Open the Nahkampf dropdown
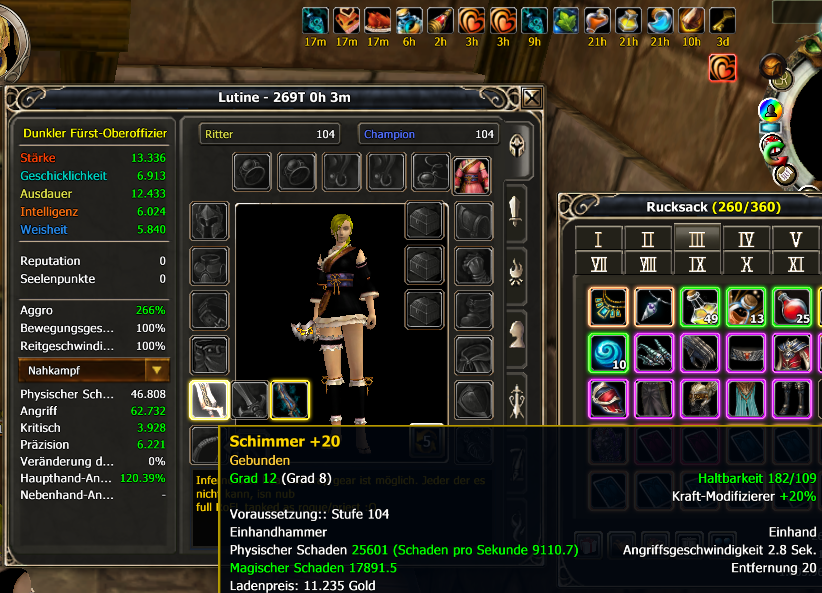This screenshot has height=593, width=822. pos(156,370)
